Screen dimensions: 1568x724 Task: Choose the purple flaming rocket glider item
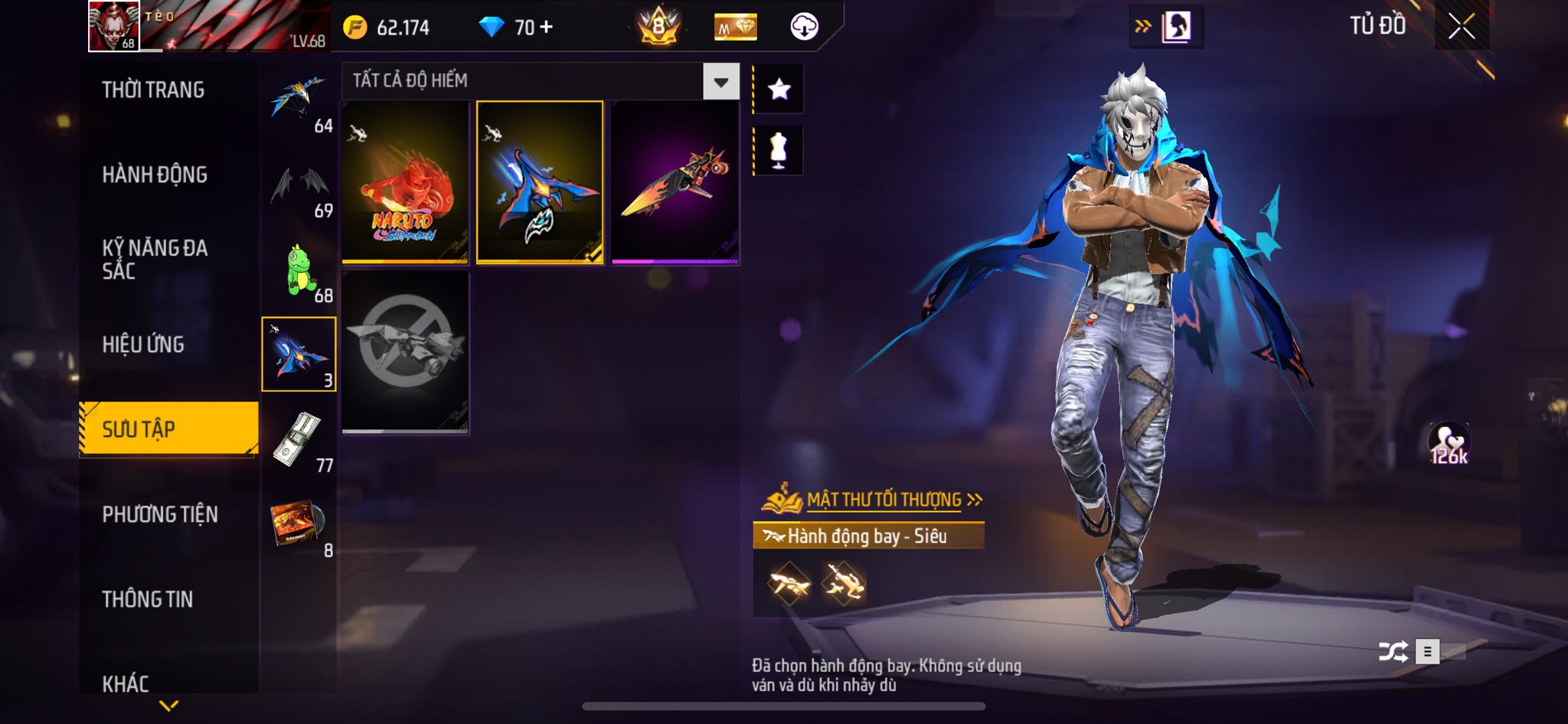coord(675,182)
